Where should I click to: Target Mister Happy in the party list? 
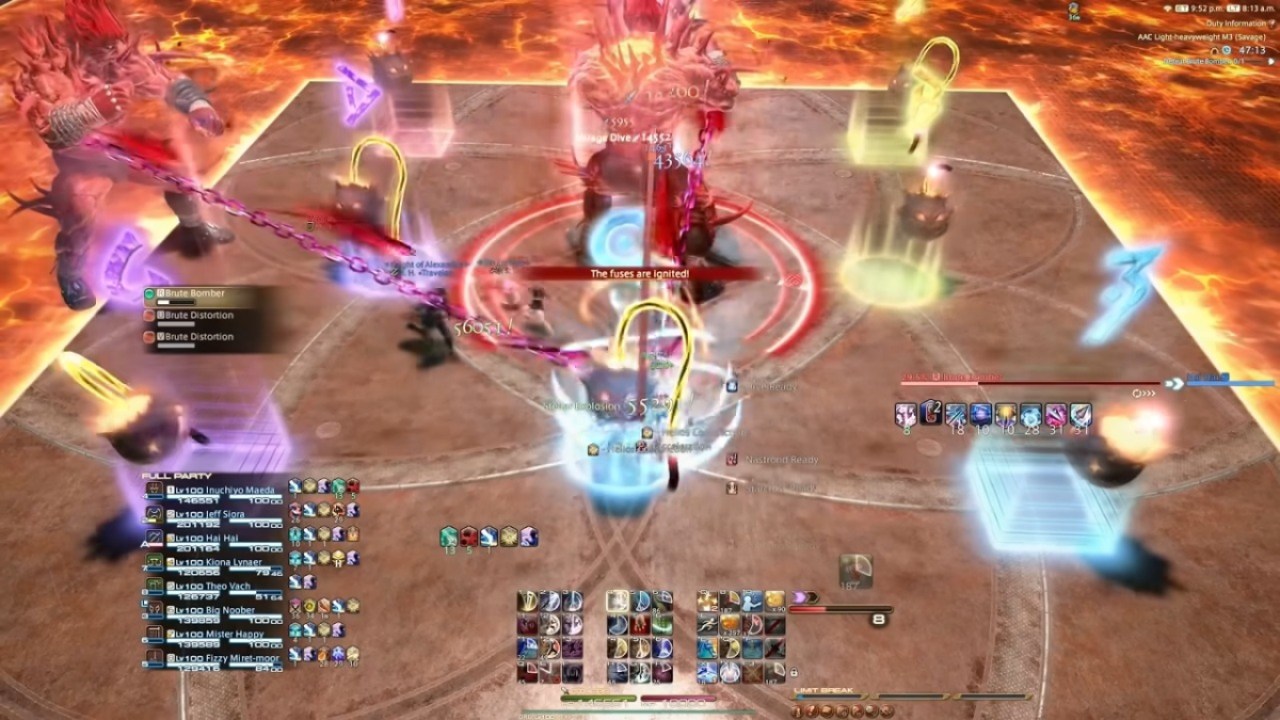point(230,632)
